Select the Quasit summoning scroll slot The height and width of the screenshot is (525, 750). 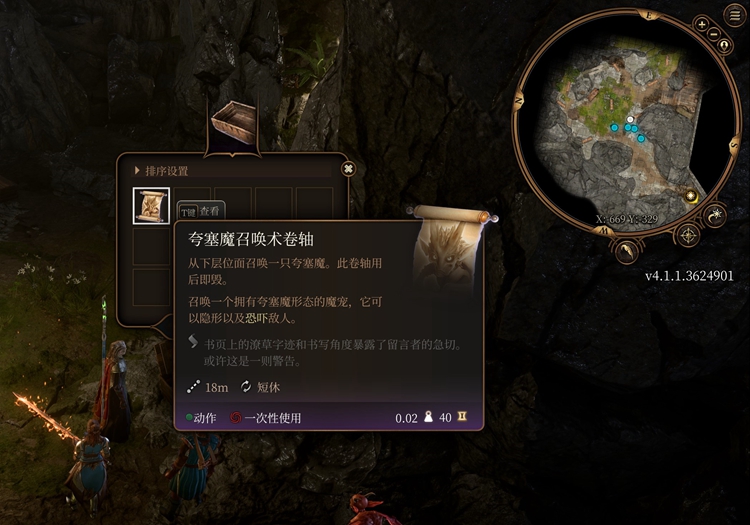pos(151,205)
